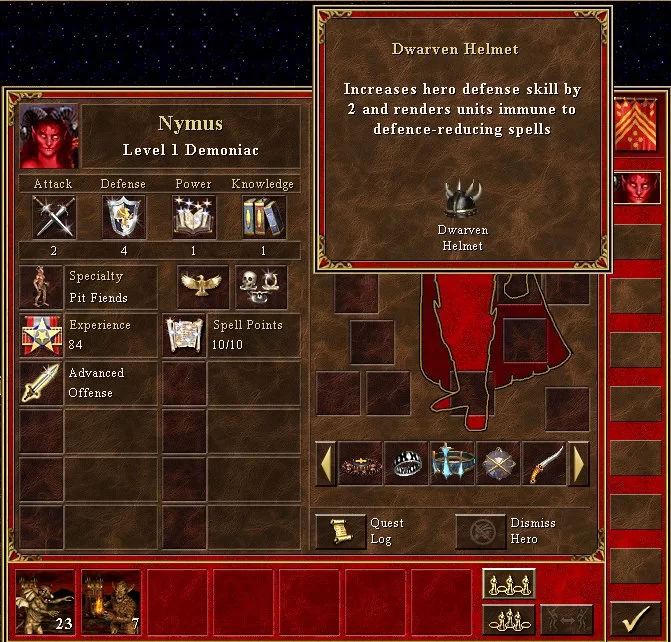
Task: Select the hero portrait in the side list
Action: pyautogui.click(x=636, y=187)
